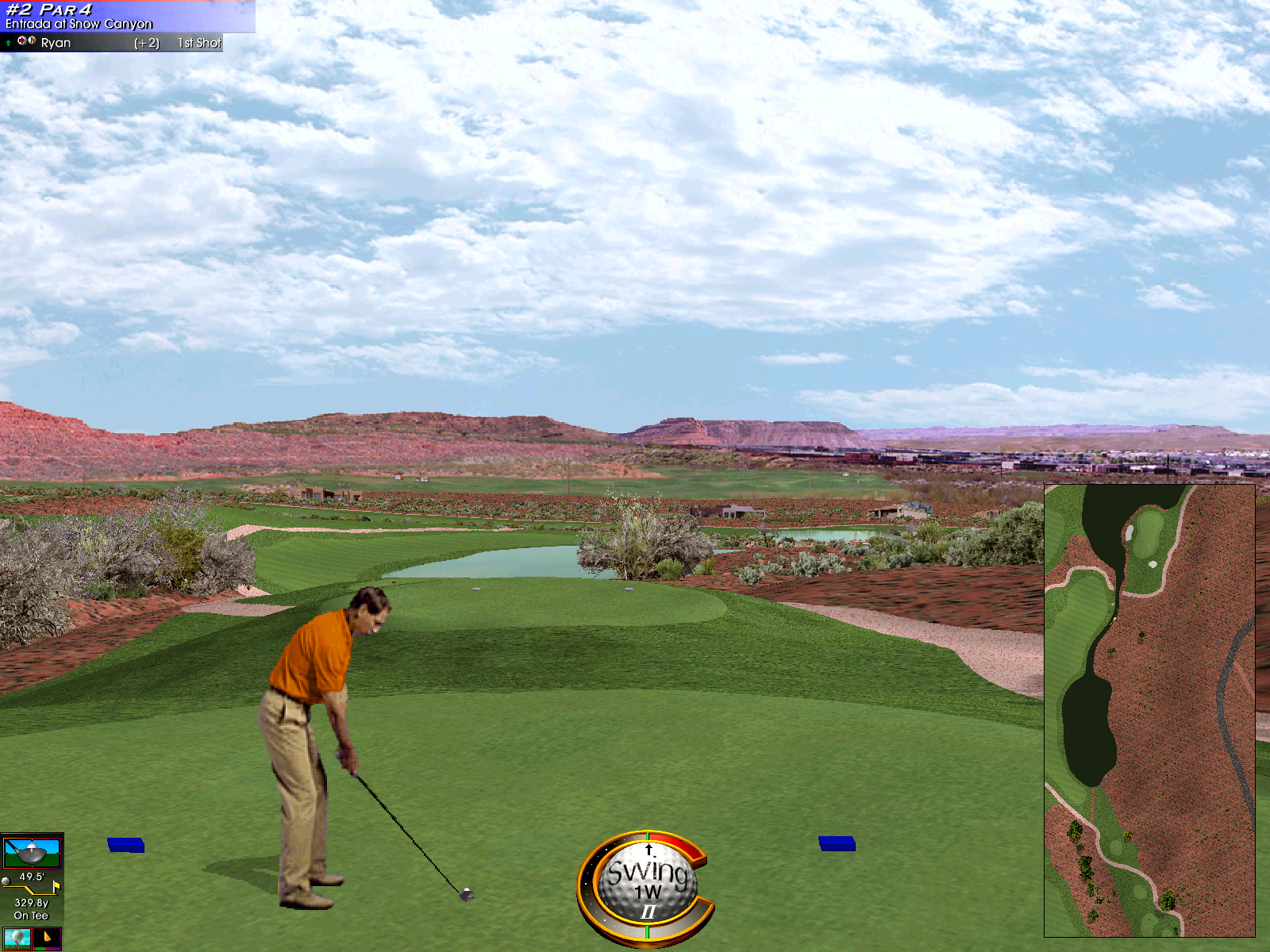Open the overhead hole map
Viewport: 1270px width, 952px height.
point(1149,710)
